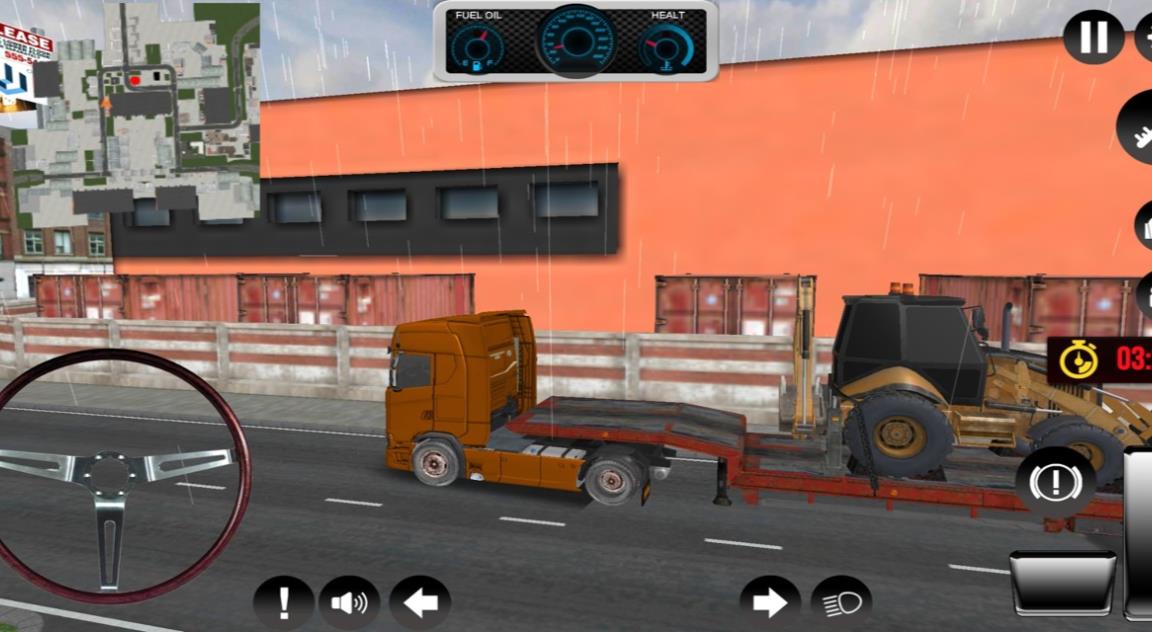Pause the game
The width and height of the screenshot is (1152, 632).
pyautogui.click(x=1093, y=37)
